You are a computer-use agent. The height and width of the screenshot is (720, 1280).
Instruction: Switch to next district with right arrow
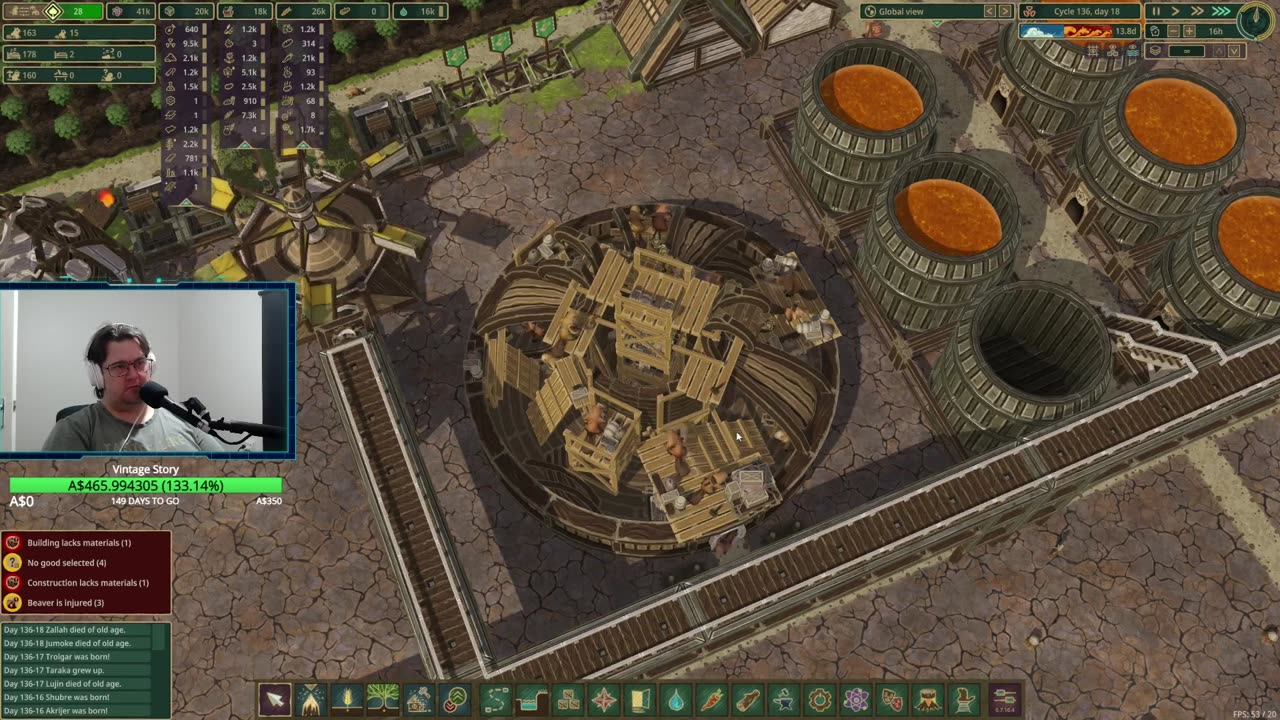[1005, 11]
